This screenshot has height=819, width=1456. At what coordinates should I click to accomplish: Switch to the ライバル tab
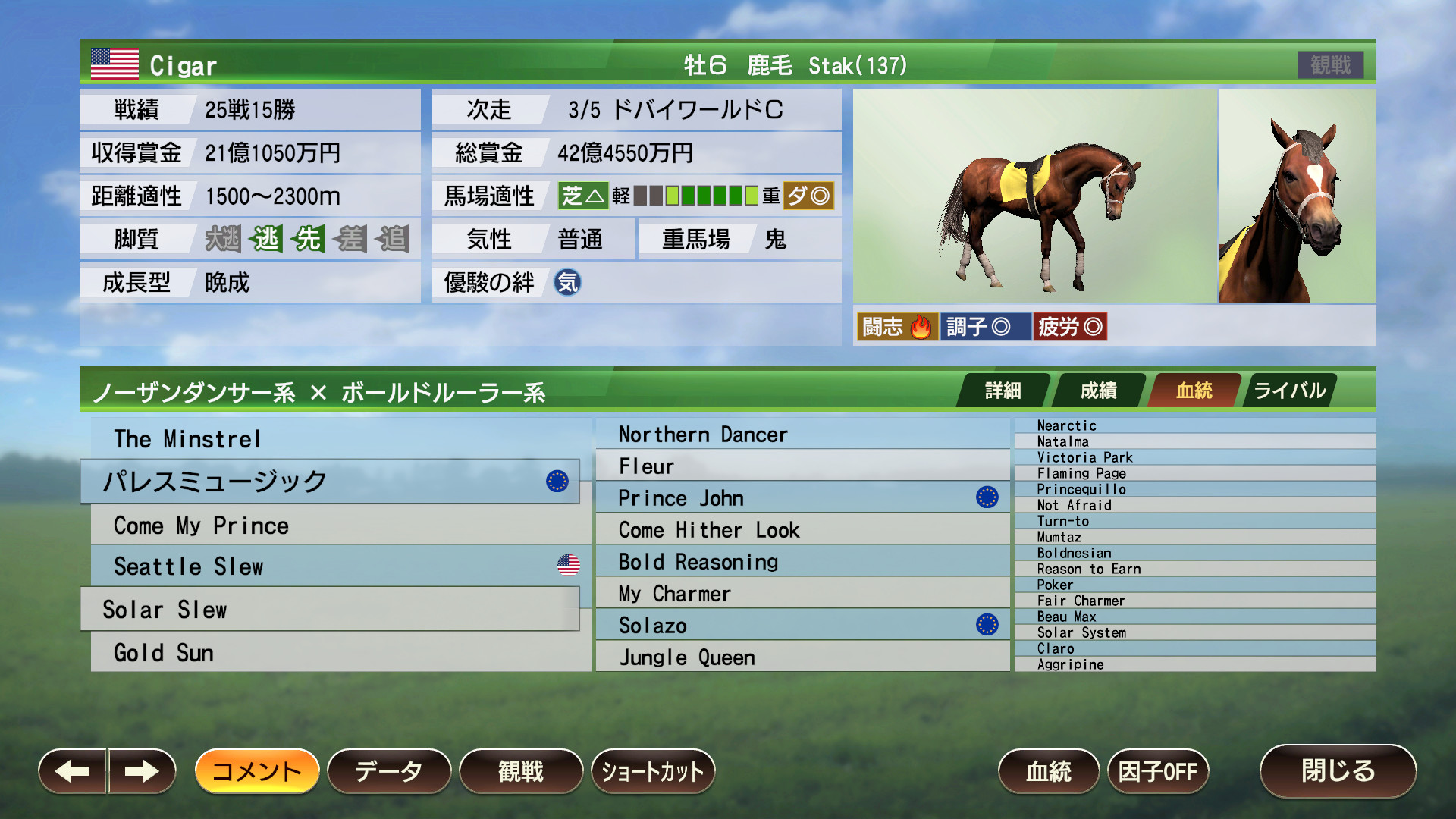coord(1288,391)
